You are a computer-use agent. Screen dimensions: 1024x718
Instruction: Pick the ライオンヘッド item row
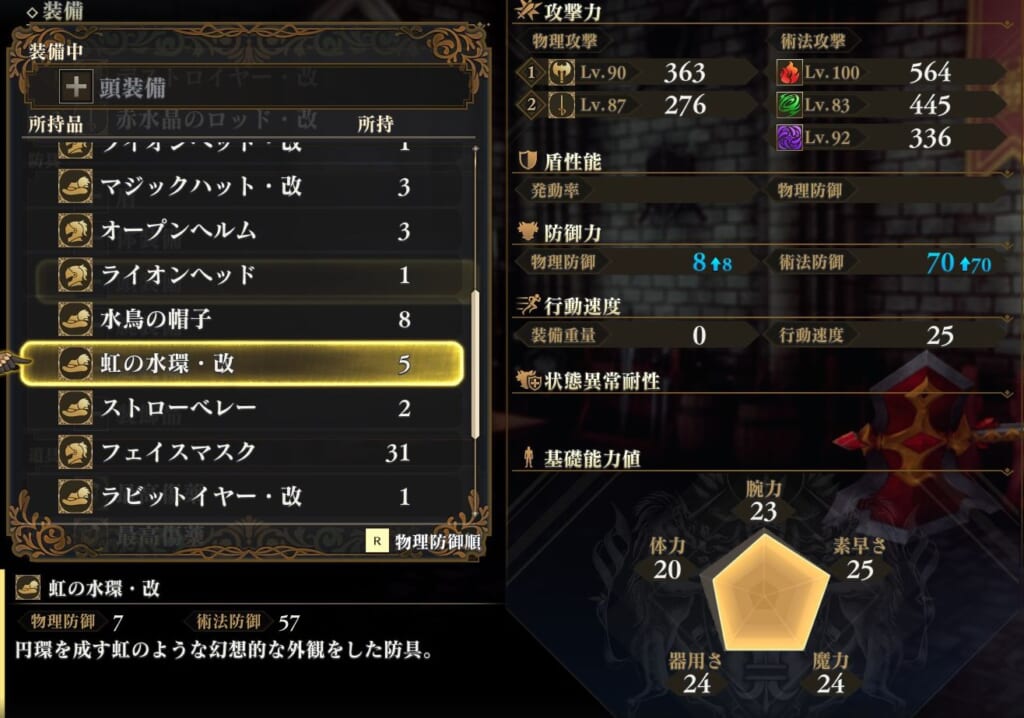240,275
